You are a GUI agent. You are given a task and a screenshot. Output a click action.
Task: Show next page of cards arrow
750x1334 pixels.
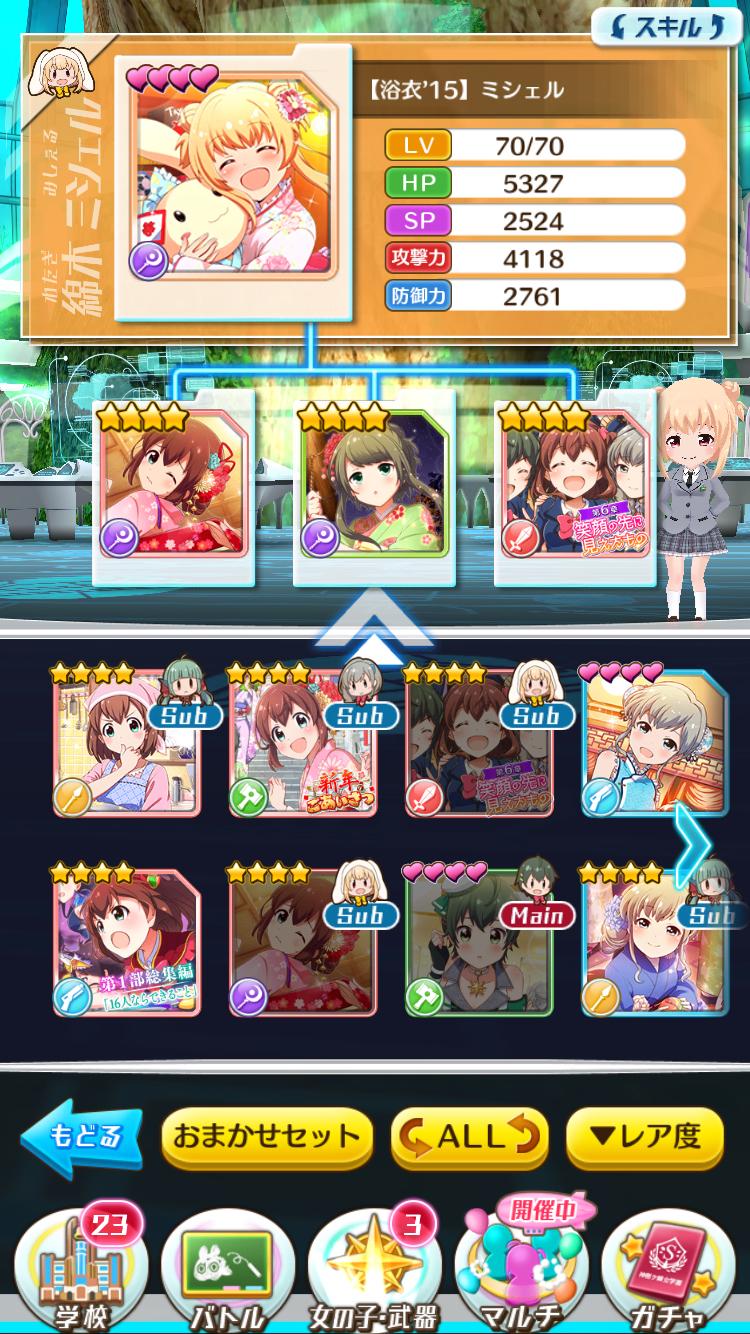(x=692, y=843)
